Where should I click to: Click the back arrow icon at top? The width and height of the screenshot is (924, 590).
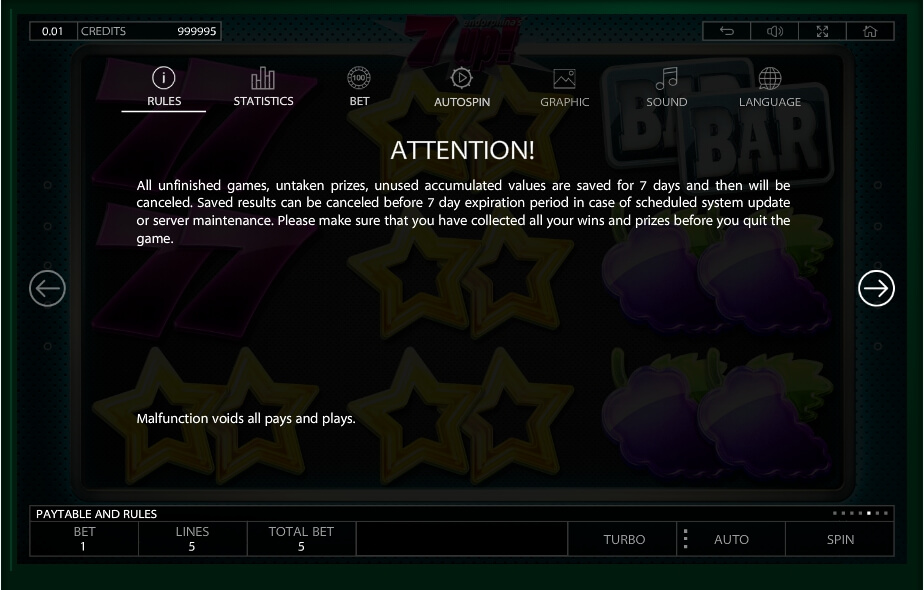727,31
